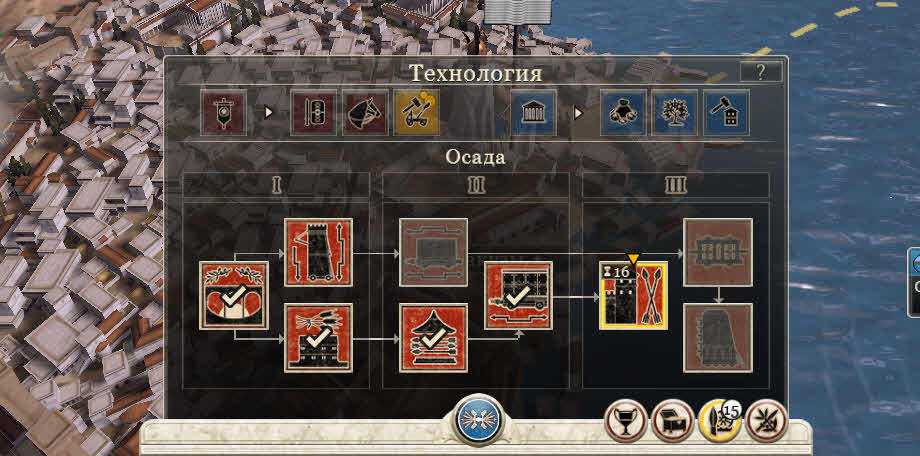
Task: Switch to the shield and sword tech branch
Action: (313, 112)
